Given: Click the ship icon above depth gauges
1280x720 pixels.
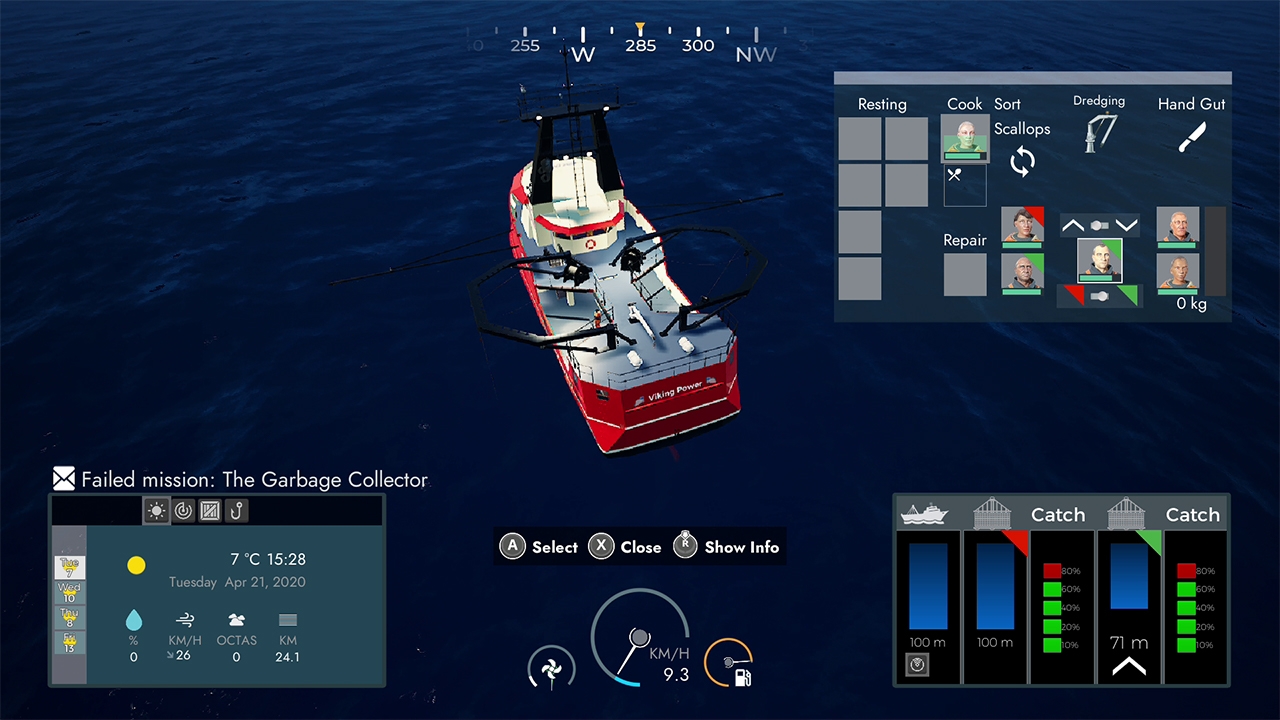Looking at the screenshot, I should tap(924, 514).
